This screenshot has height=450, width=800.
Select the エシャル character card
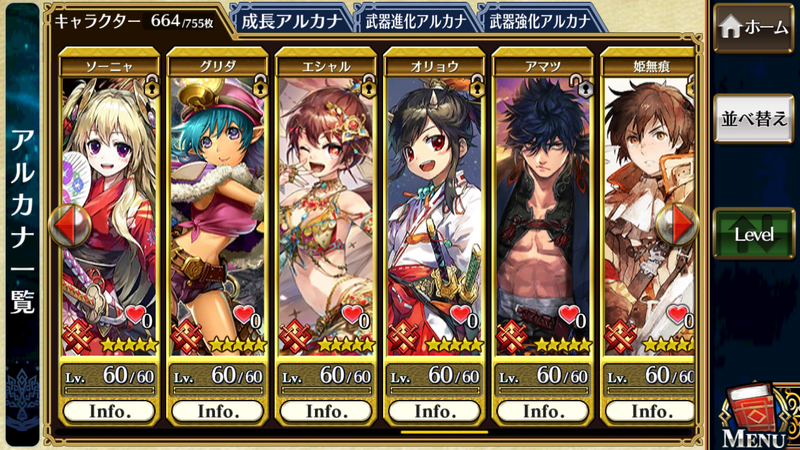coord(325,200)
